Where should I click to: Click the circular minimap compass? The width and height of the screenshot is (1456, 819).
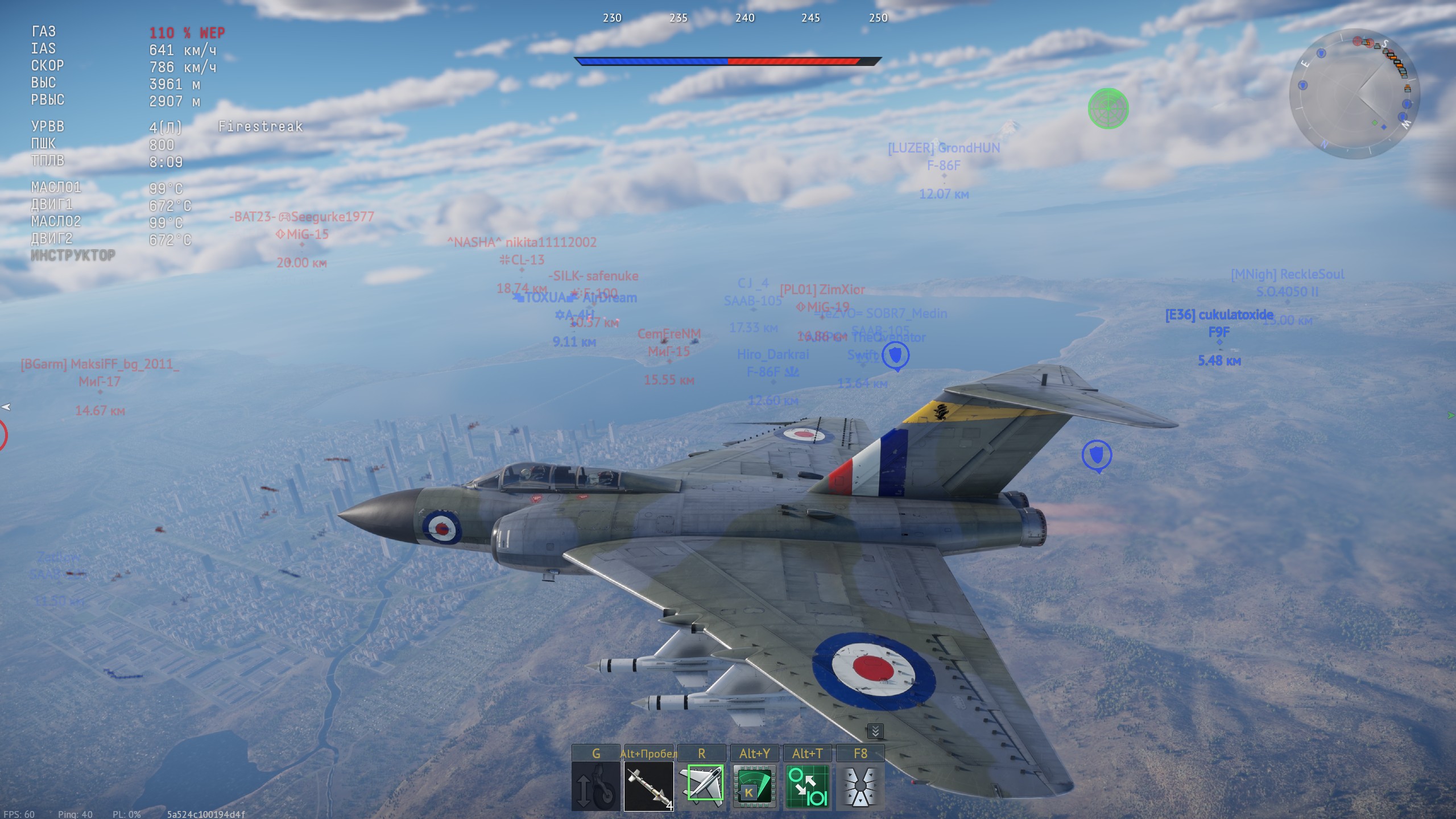[x=1354, y=94]
